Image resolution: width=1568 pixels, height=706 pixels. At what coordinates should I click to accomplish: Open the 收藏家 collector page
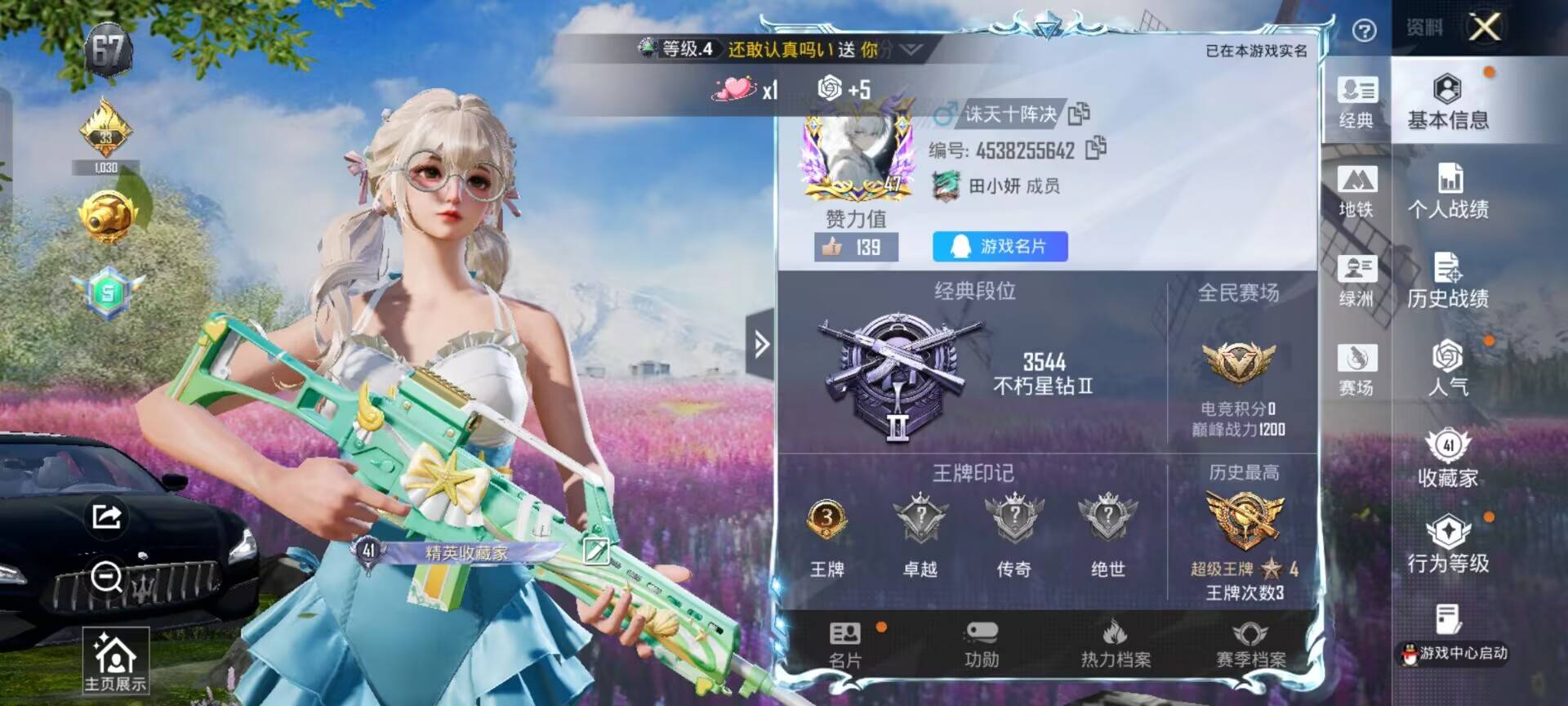coord(1447,459)
